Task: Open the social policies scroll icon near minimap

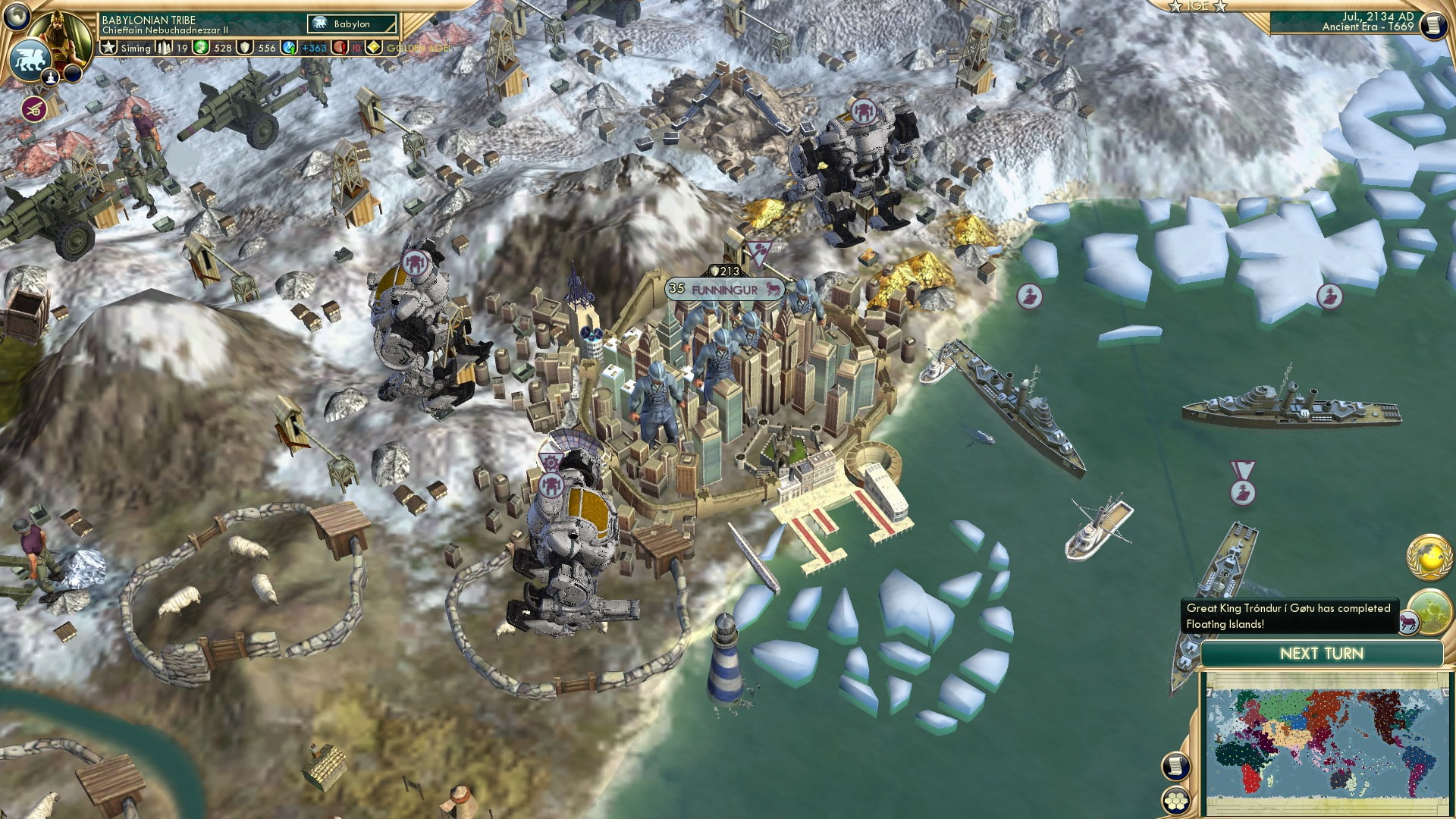Action: point(1177,764)
